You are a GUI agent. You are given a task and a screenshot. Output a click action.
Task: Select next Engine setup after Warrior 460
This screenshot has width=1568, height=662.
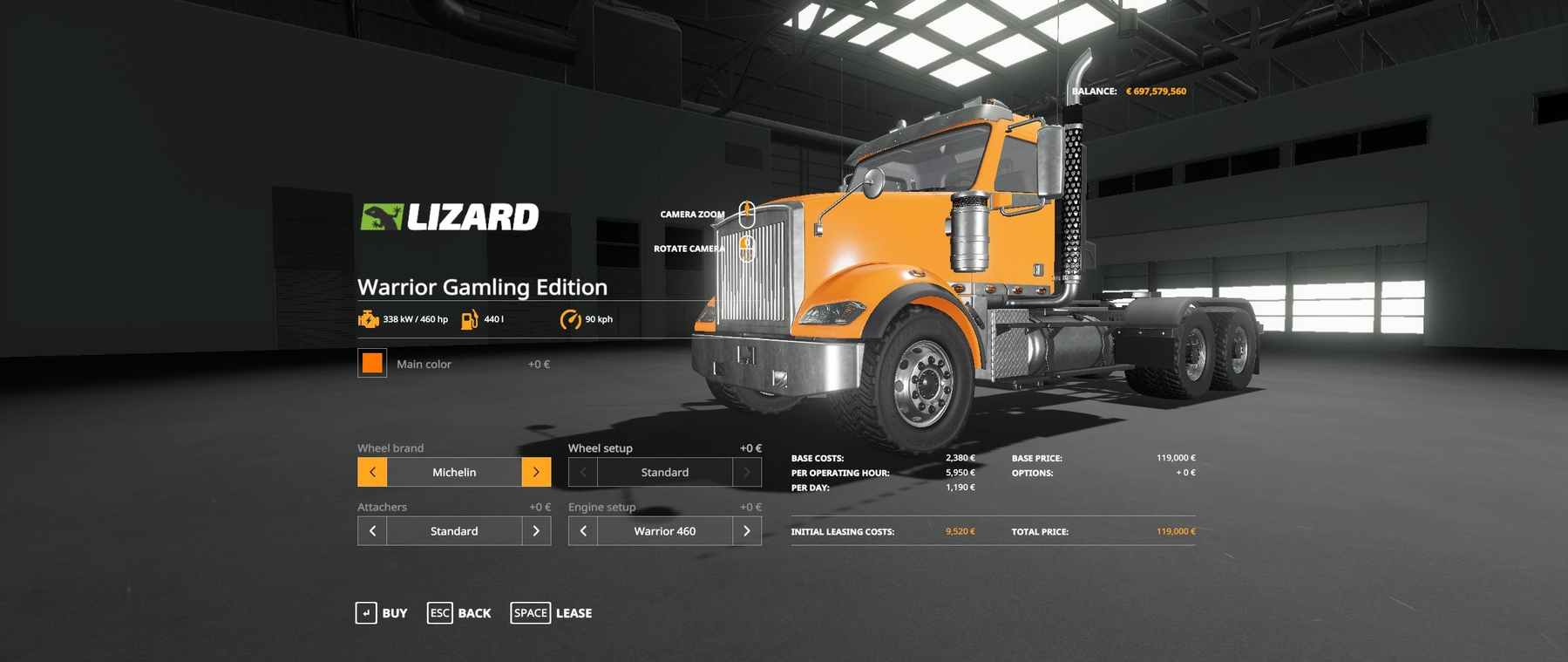tap(747, 531)
